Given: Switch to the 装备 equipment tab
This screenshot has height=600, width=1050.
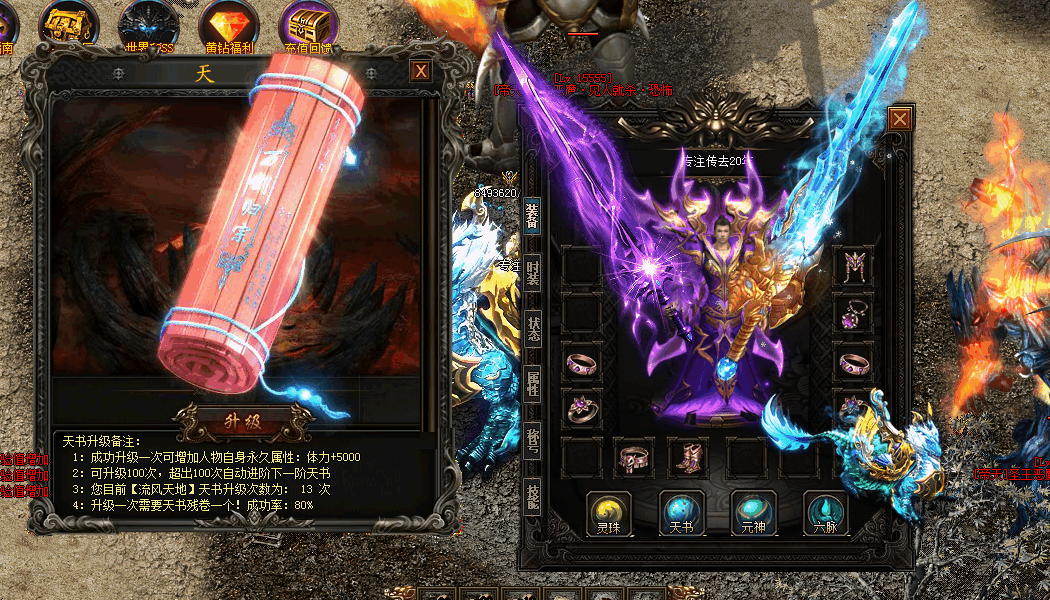Looking at the screenshot, I should (x=533, y=216).
